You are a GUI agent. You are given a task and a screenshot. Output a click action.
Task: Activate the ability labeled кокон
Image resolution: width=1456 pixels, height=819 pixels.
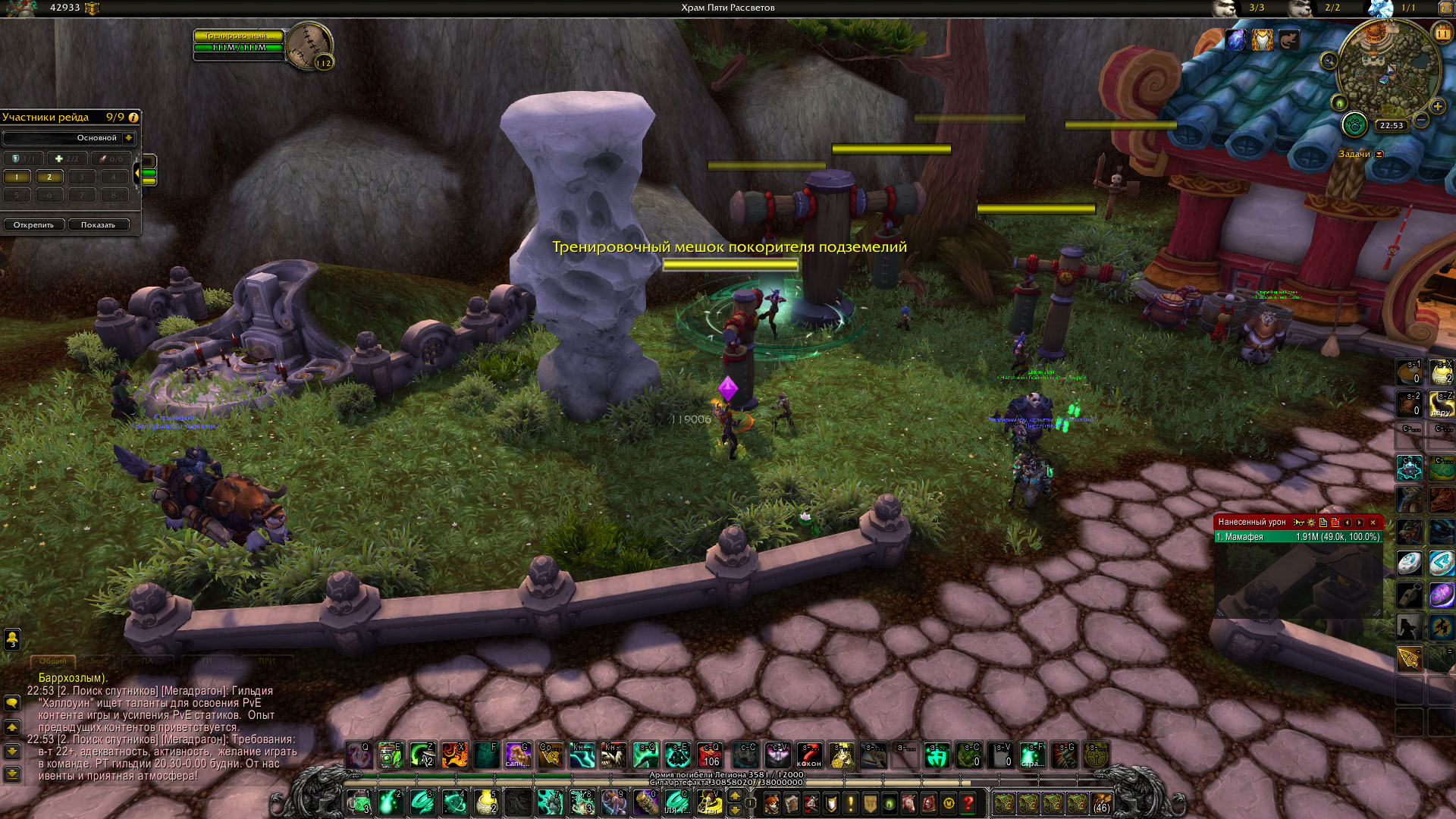pyautogui.click(x=809, y=755)
